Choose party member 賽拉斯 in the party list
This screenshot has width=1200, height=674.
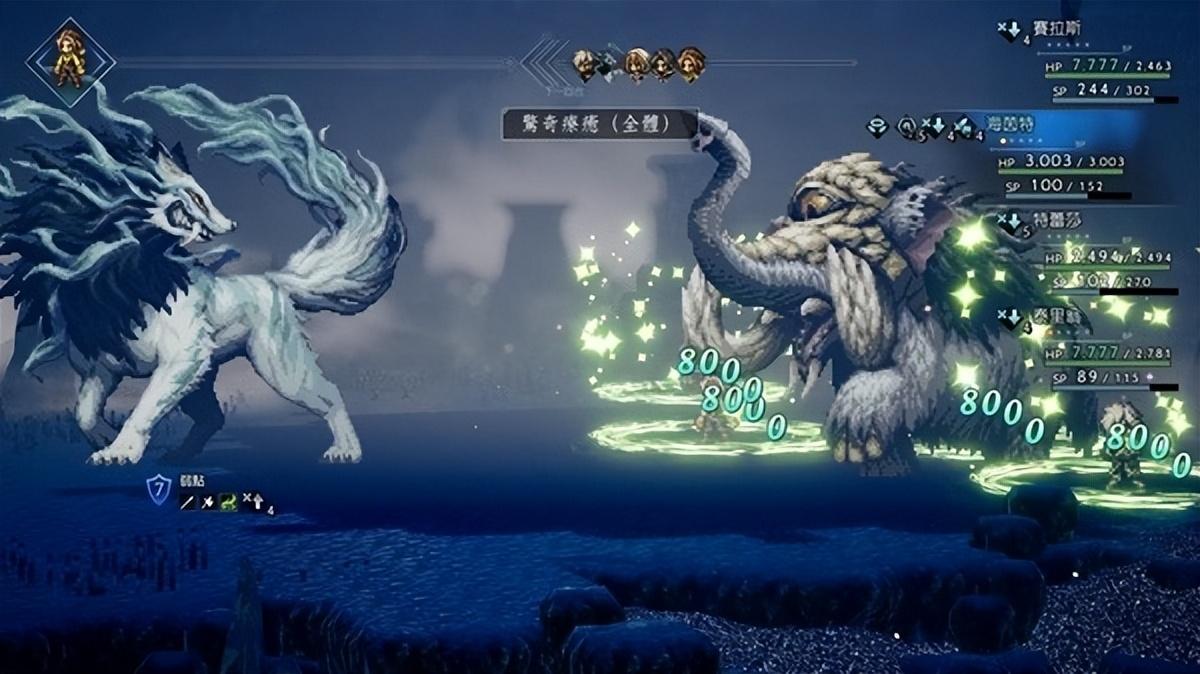[1062, 30]
